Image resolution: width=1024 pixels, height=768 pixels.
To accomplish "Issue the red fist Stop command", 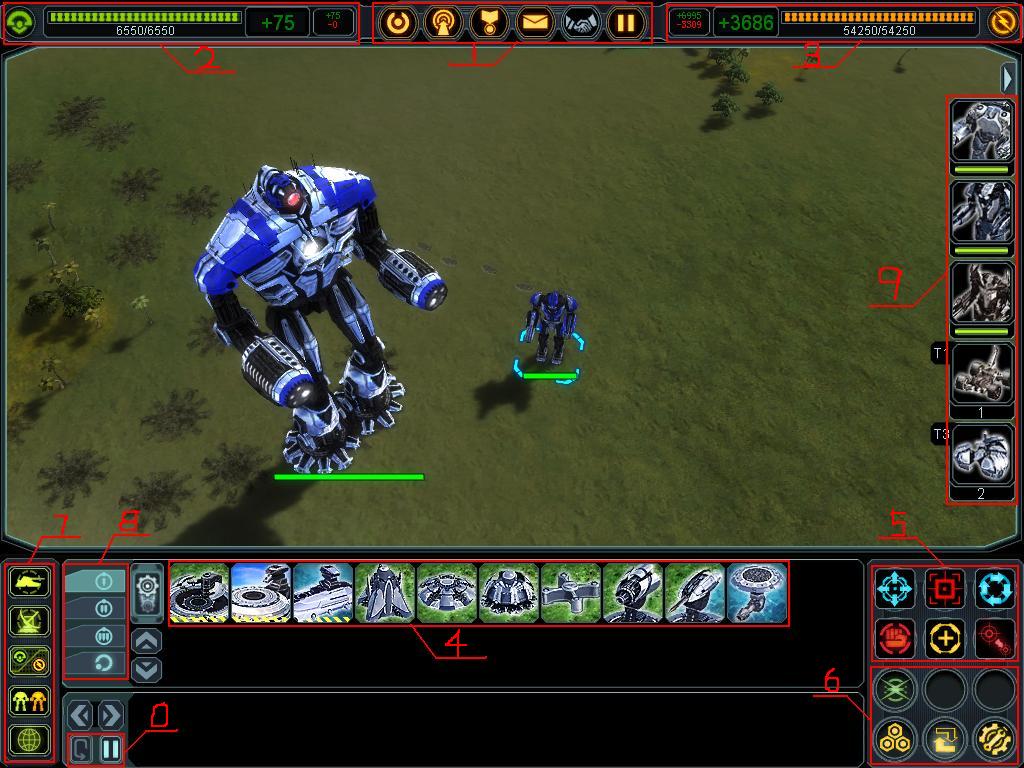I will 895,638.
